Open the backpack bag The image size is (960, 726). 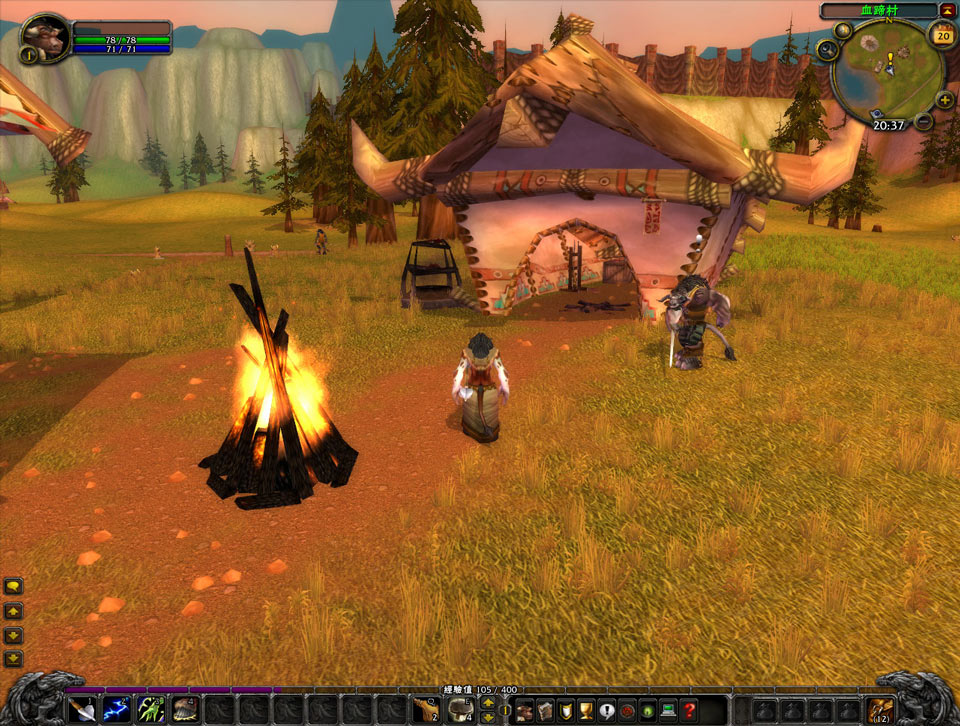pos(881,710)
